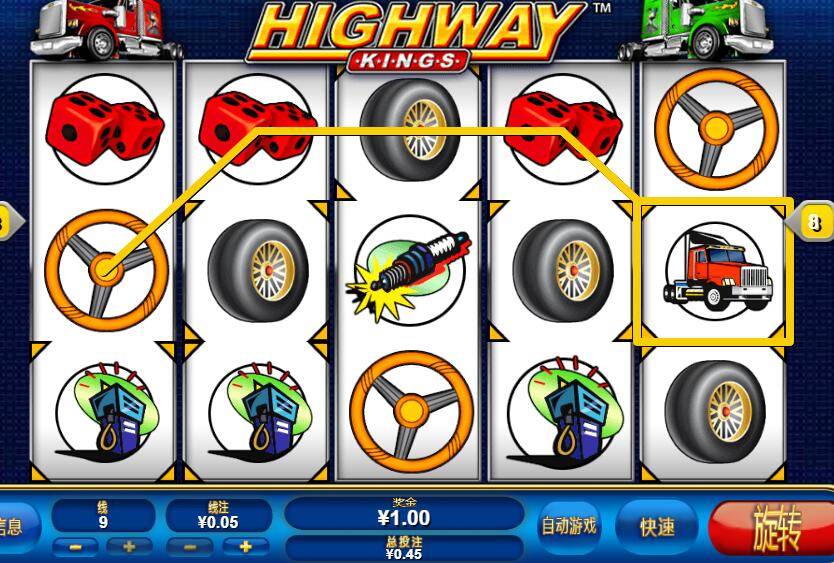834x563 pixels.
Task: Increase the number of lines (线)
Action: pyautogui.click(x=129, y=546)
